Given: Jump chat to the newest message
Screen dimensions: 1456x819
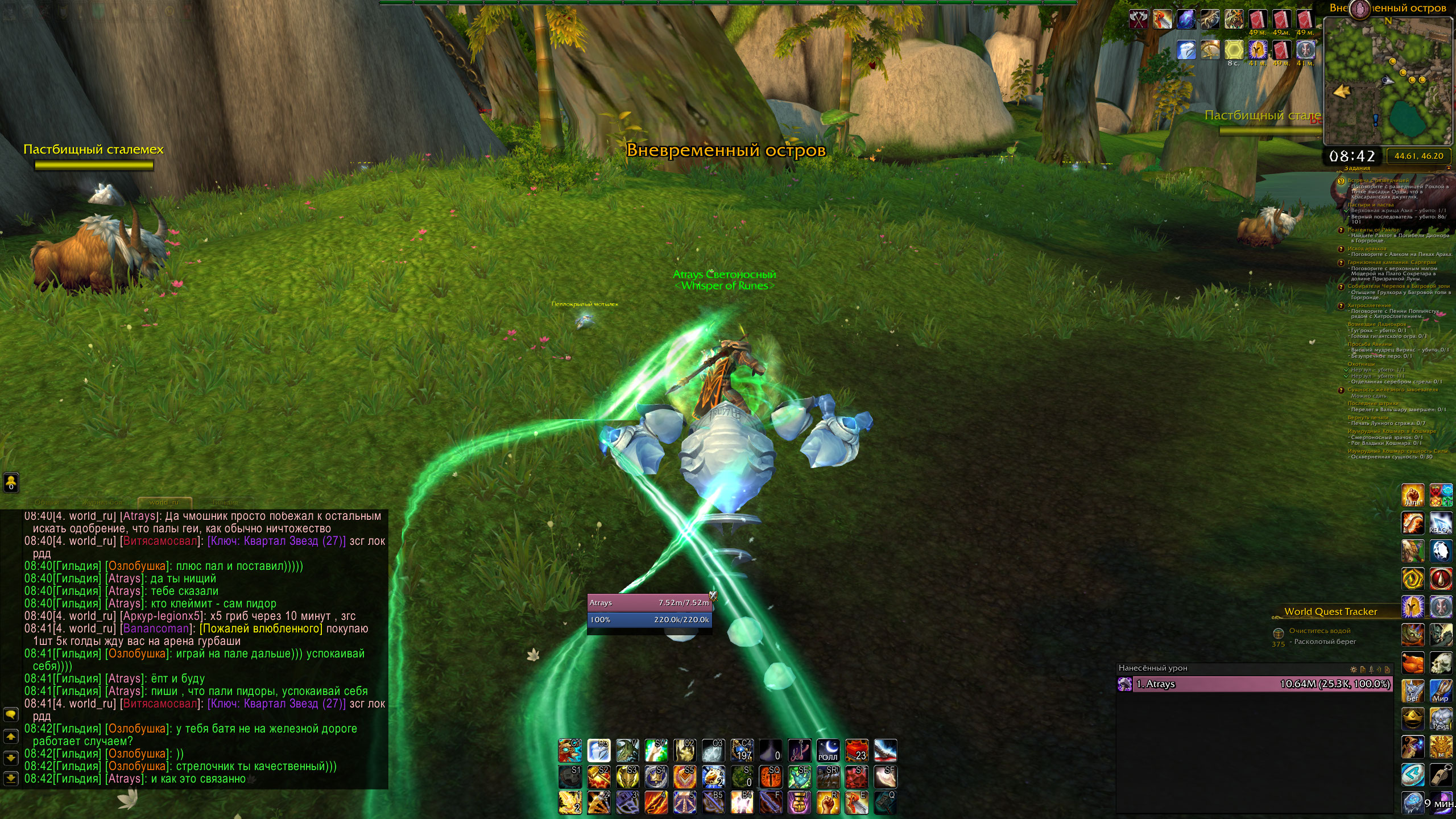Looking at the screenshot, I should click(11, 778).
